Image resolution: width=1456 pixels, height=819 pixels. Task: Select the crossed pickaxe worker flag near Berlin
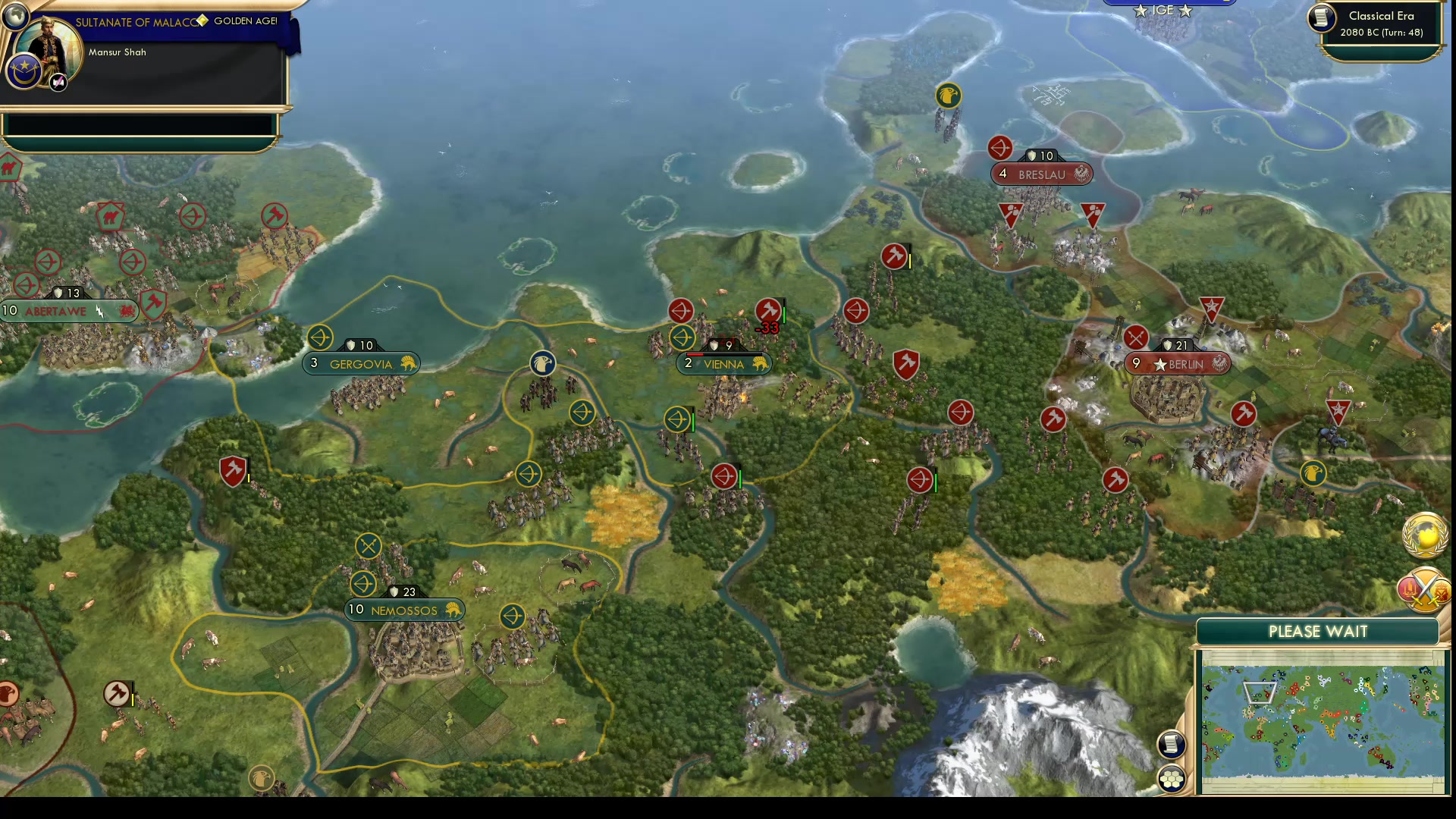coord(1135,337)
